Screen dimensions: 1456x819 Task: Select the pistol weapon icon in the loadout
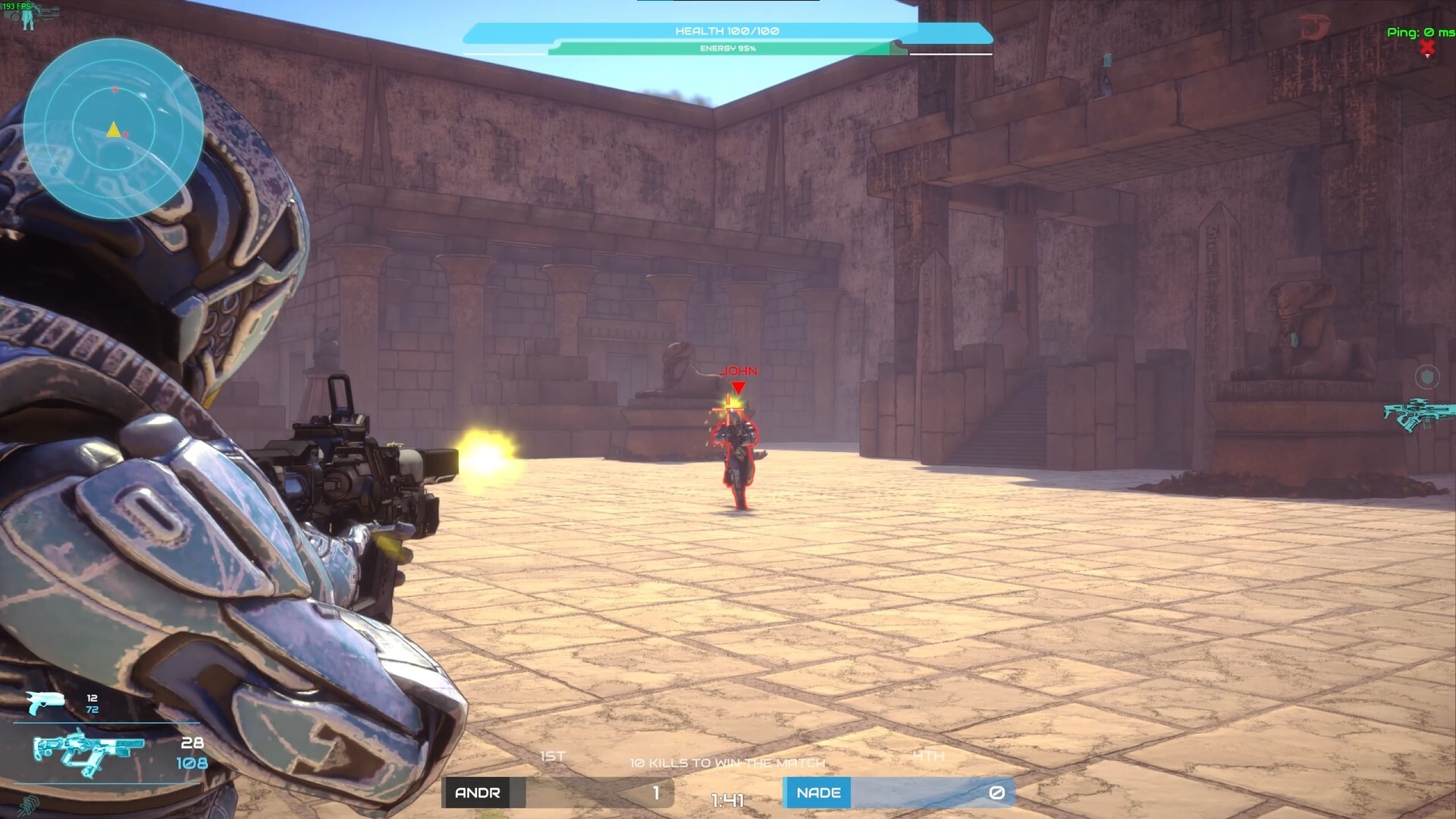click(45, 701)
